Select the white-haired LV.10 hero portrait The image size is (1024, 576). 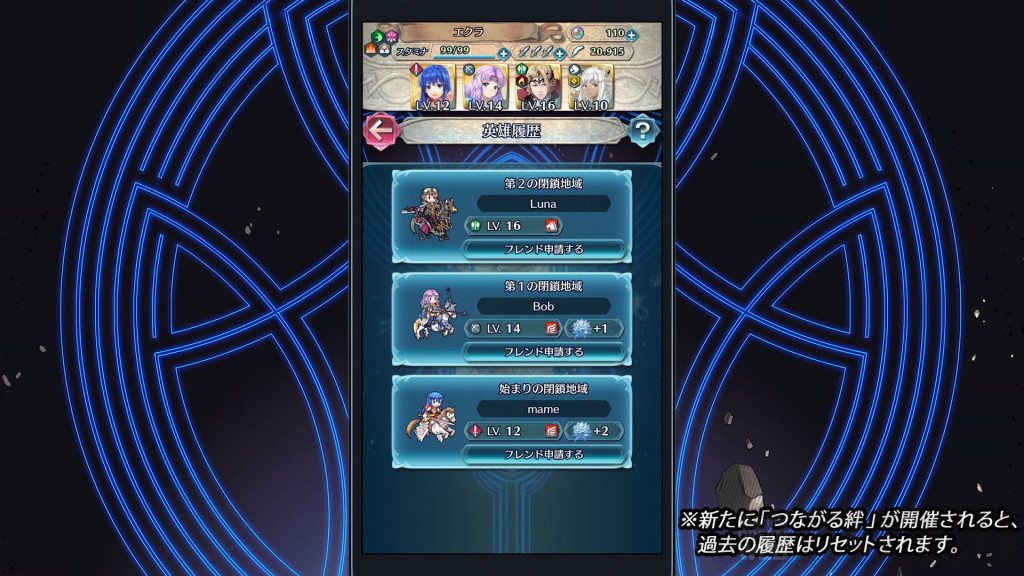point(587,87)
